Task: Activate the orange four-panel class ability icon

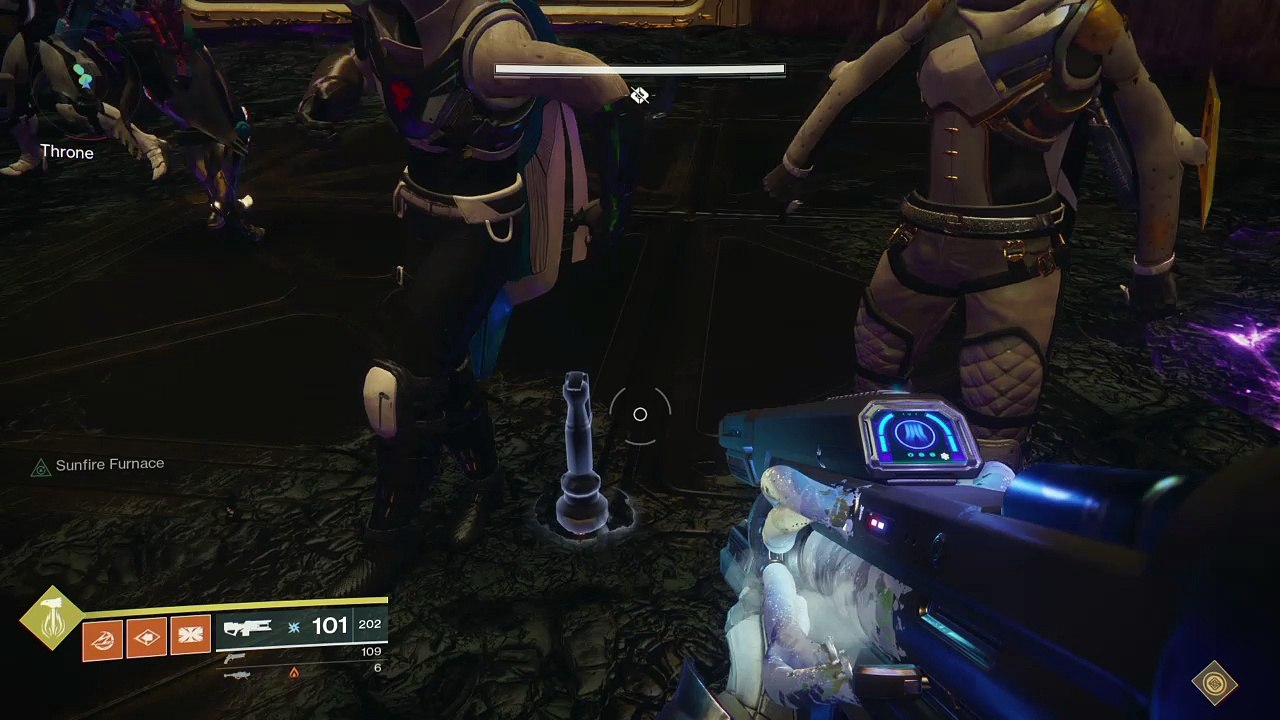Action: [x=191, y=636]
